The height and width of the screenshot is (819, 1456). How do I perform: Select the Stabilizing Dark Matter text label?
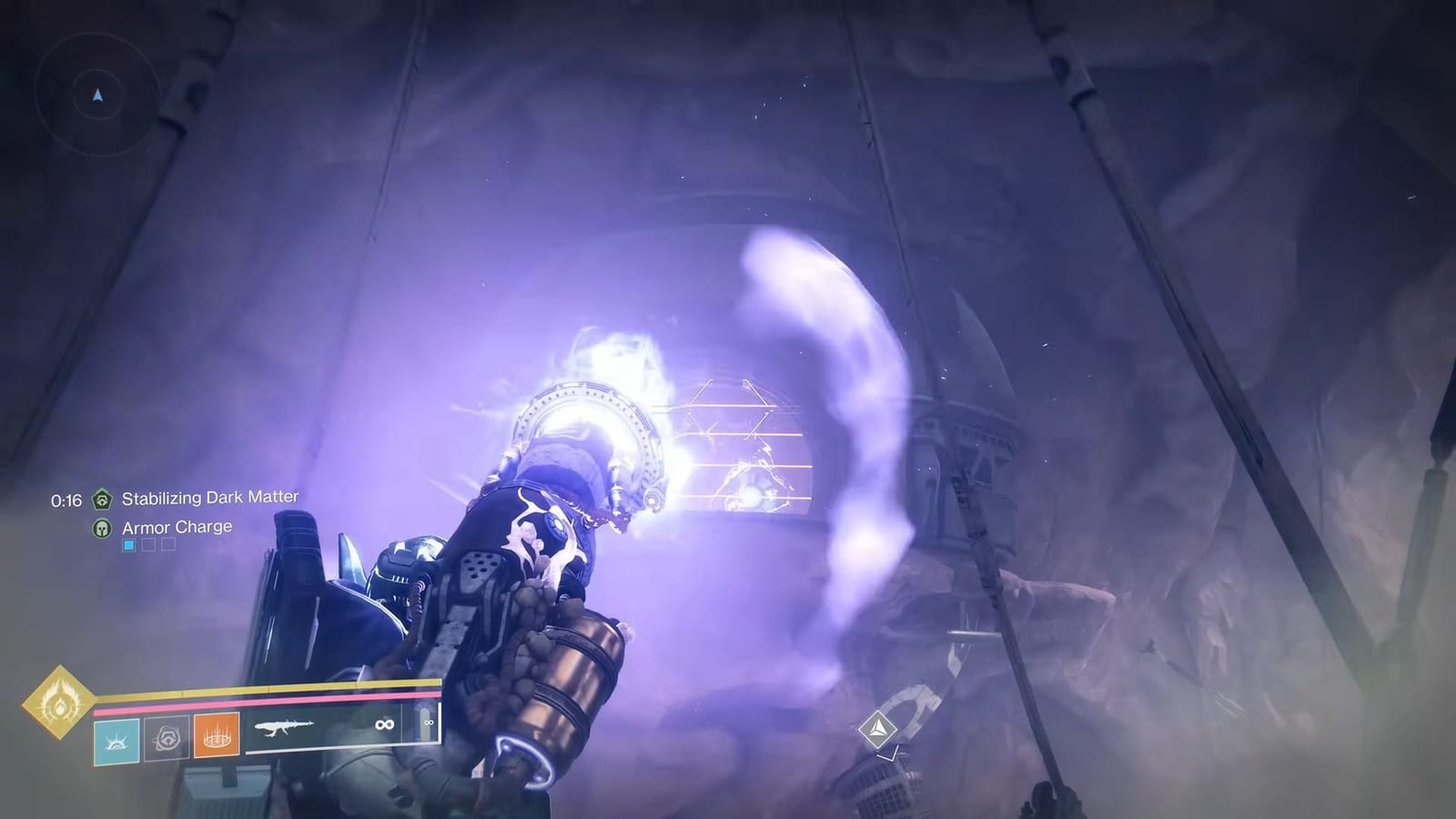tap(210, 498)
